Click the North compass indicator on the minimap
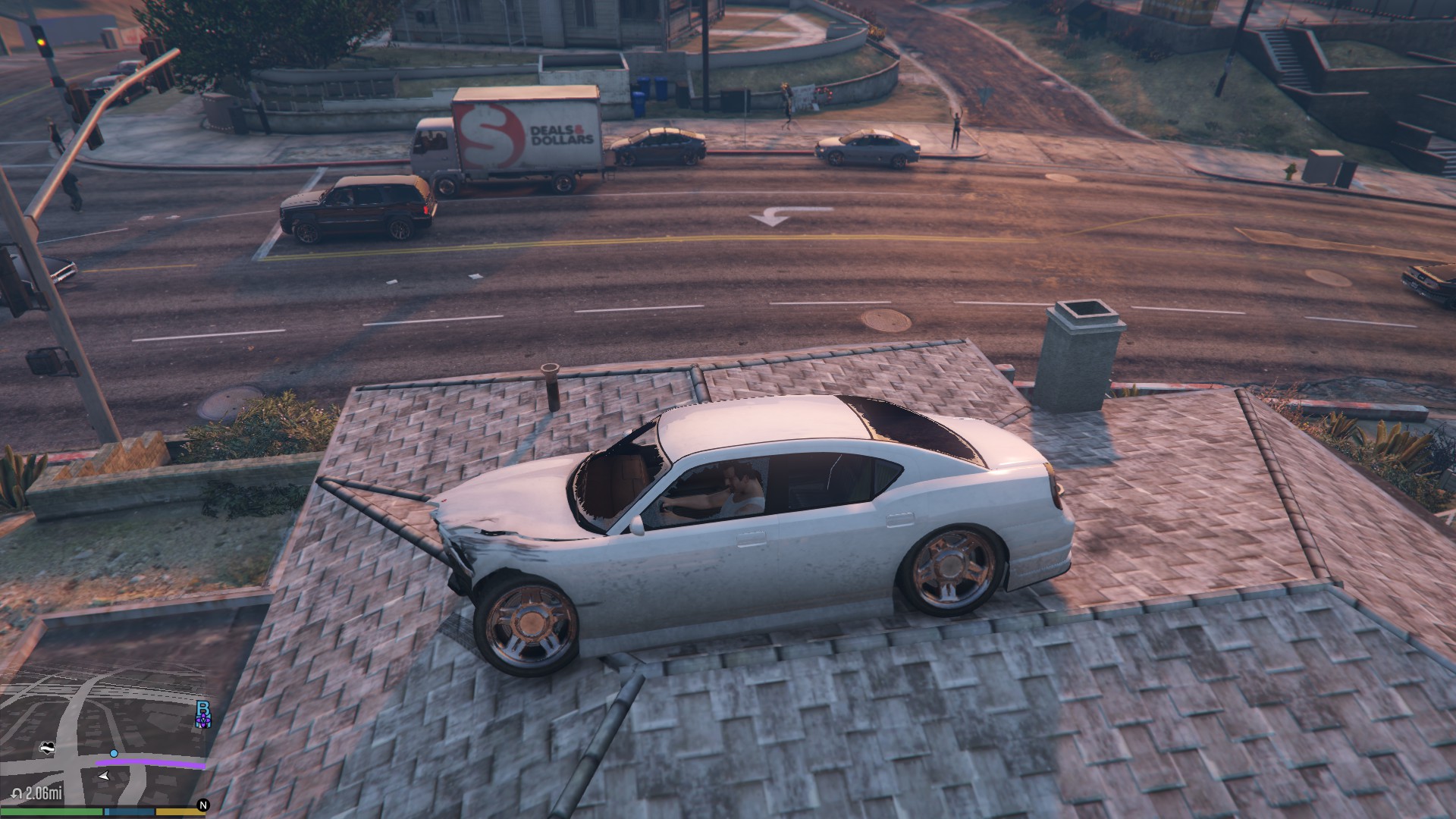 [202, 805]
